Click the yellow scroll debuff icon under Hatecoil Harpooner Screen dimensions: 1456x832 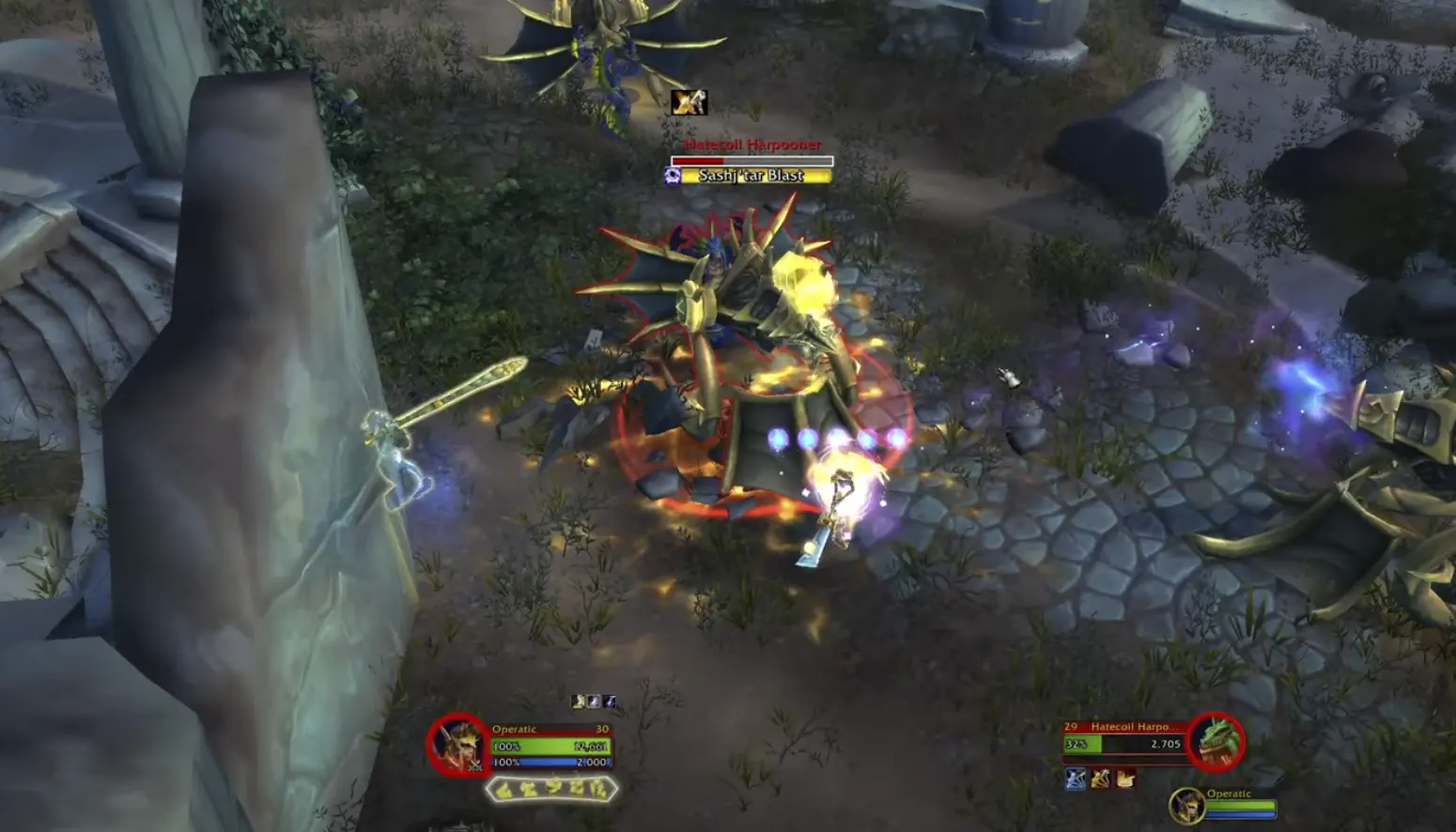click(1125, 778)
